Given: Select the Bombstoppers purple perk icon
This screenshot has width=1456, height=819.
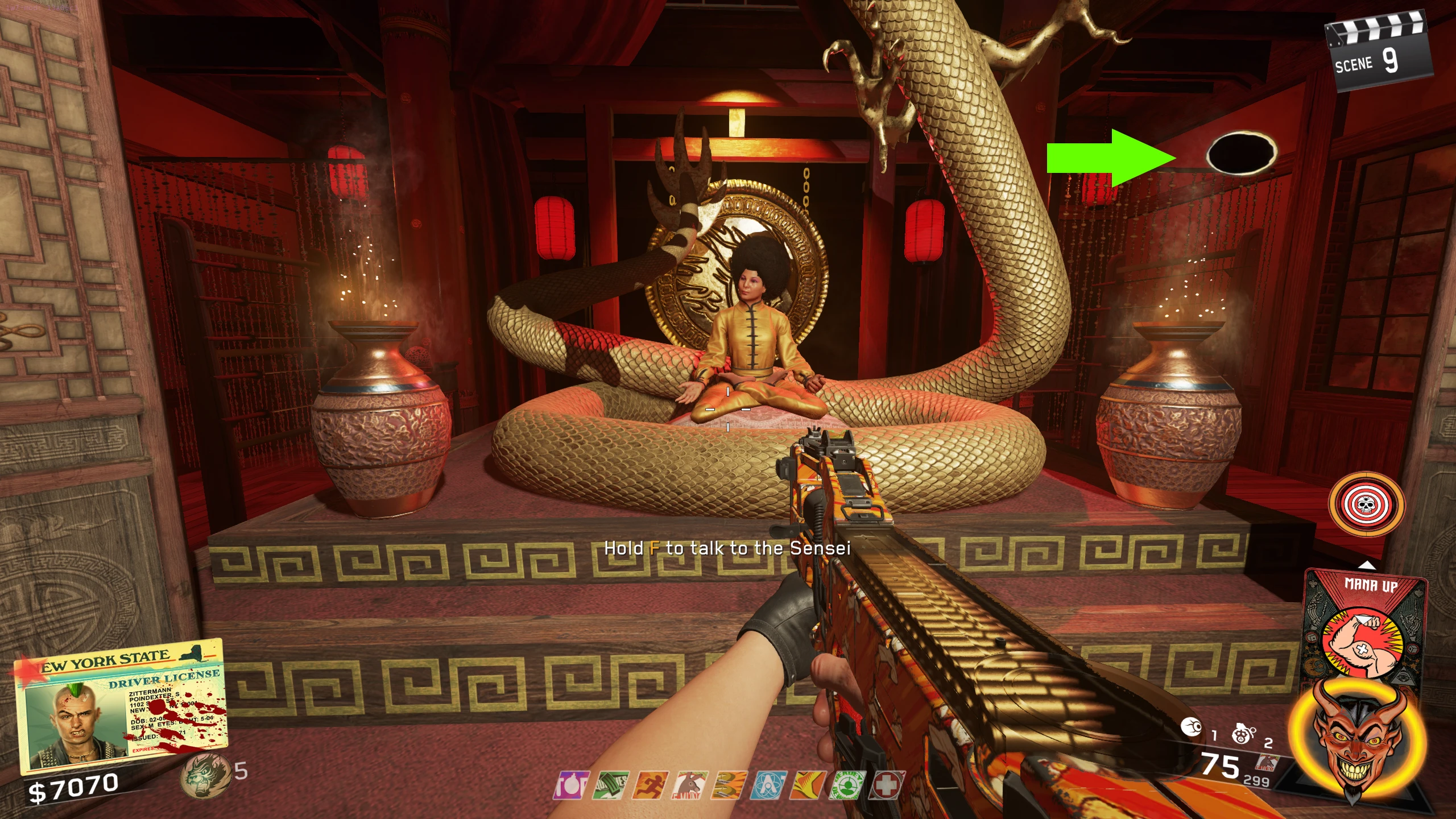Looking at the screenshot, I should pyautogui.click(x=572, y=785).
